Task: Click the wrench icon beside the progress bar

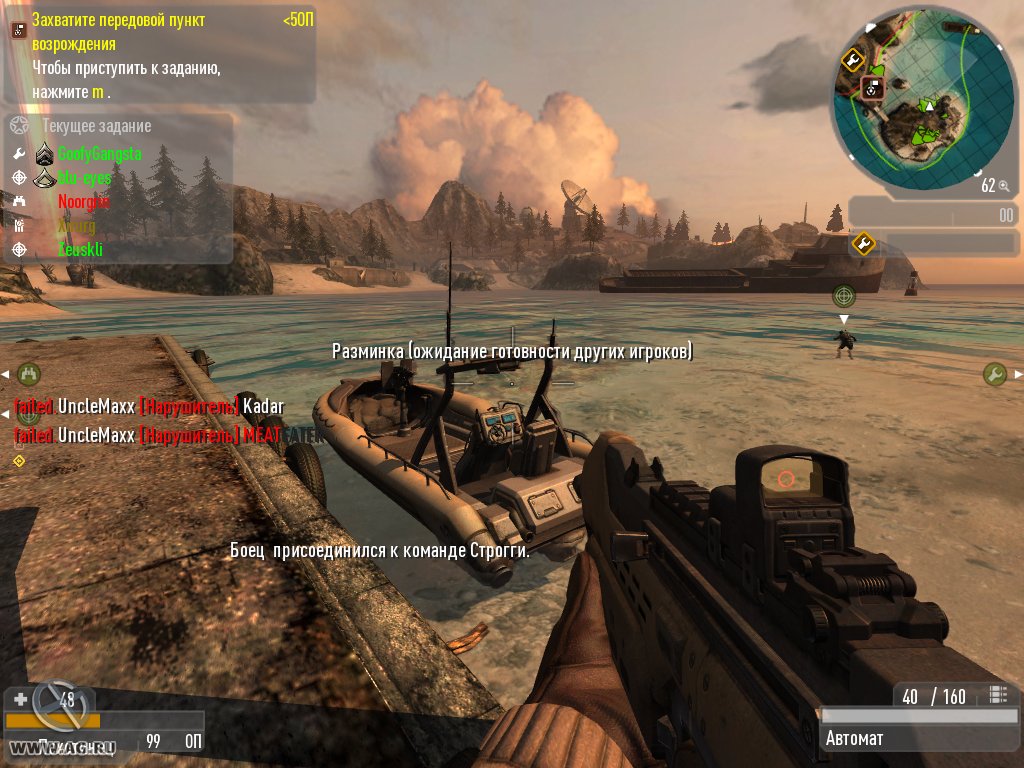Action: 862,242
